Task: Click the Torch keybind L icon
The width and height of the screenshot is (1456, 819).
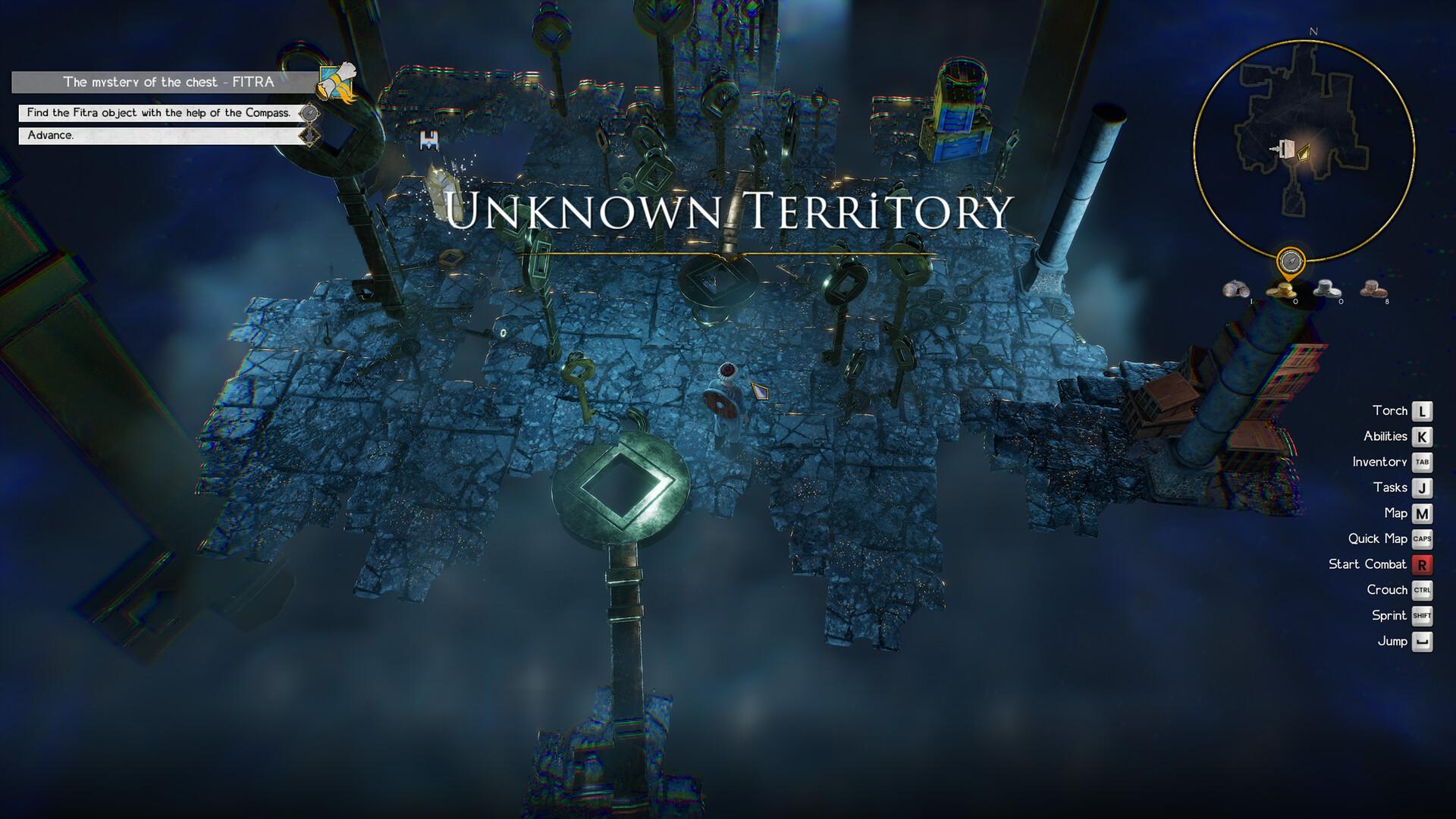Action: tap(1423, 410)
